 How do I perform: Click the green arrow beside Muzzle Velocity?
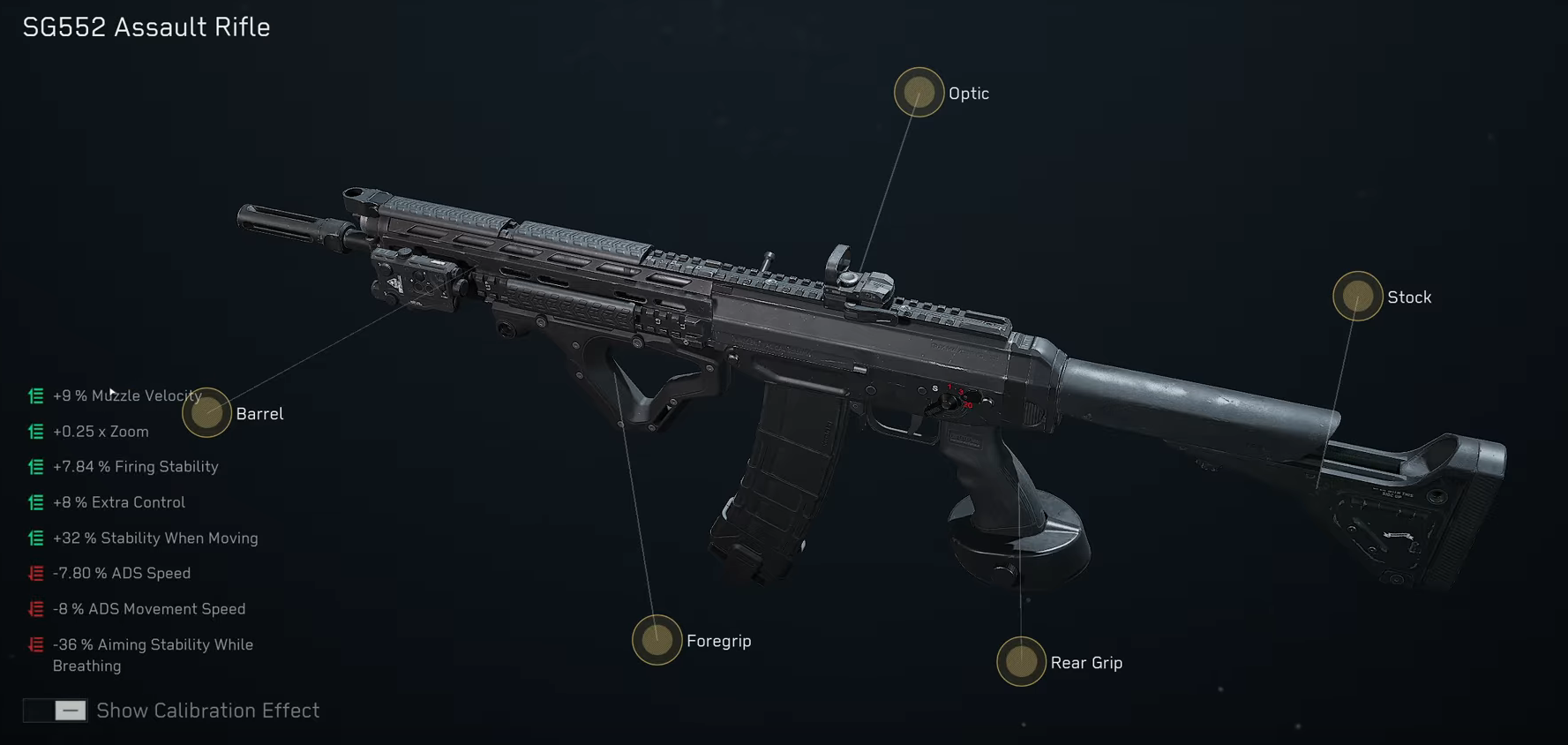click(35, 396)
